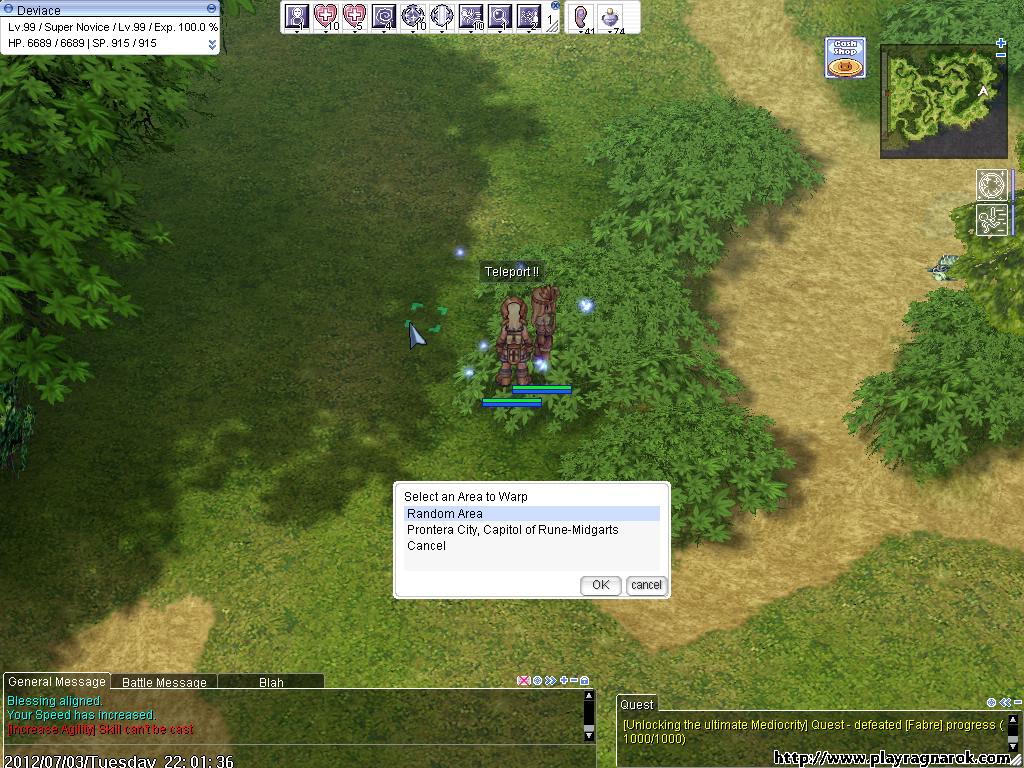This screenshot has width=1024, height=768.
Task: Close the skill hotbar
Action: point(555,6)
